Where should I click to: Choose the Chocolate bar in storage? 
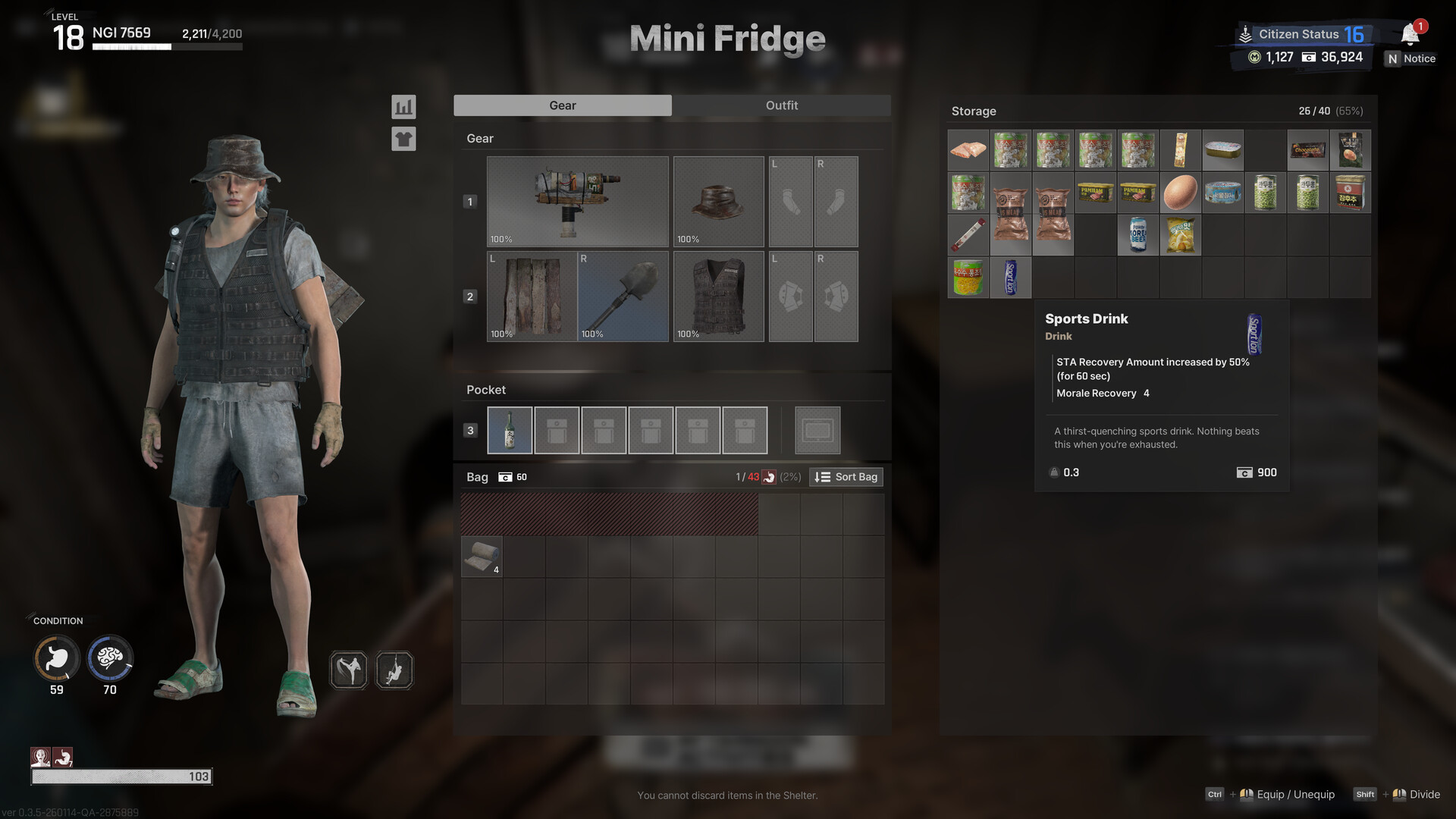(1307, 150)
